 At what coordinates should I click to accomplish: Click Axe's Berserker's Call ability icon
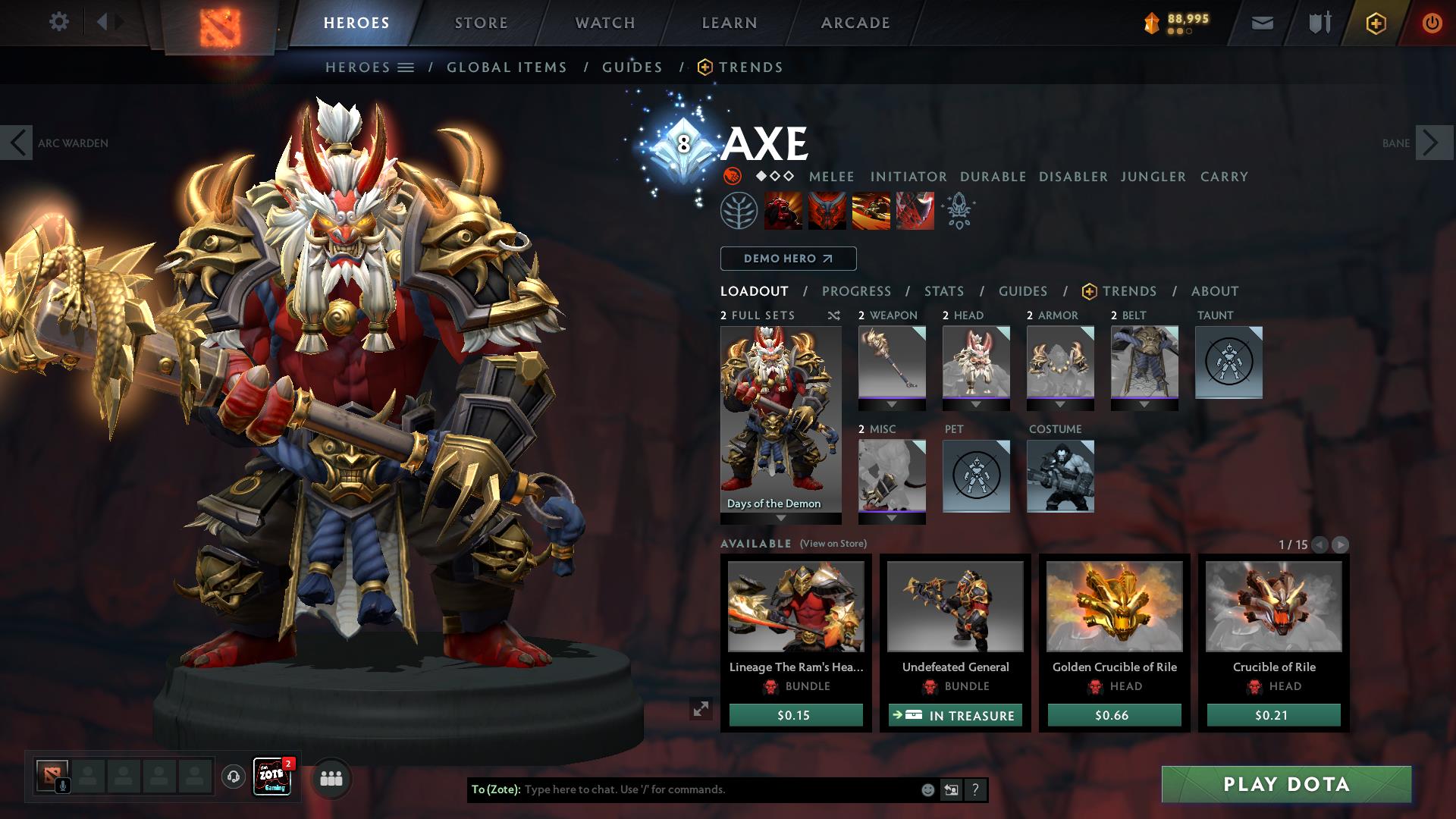click(x=783, y=210)
